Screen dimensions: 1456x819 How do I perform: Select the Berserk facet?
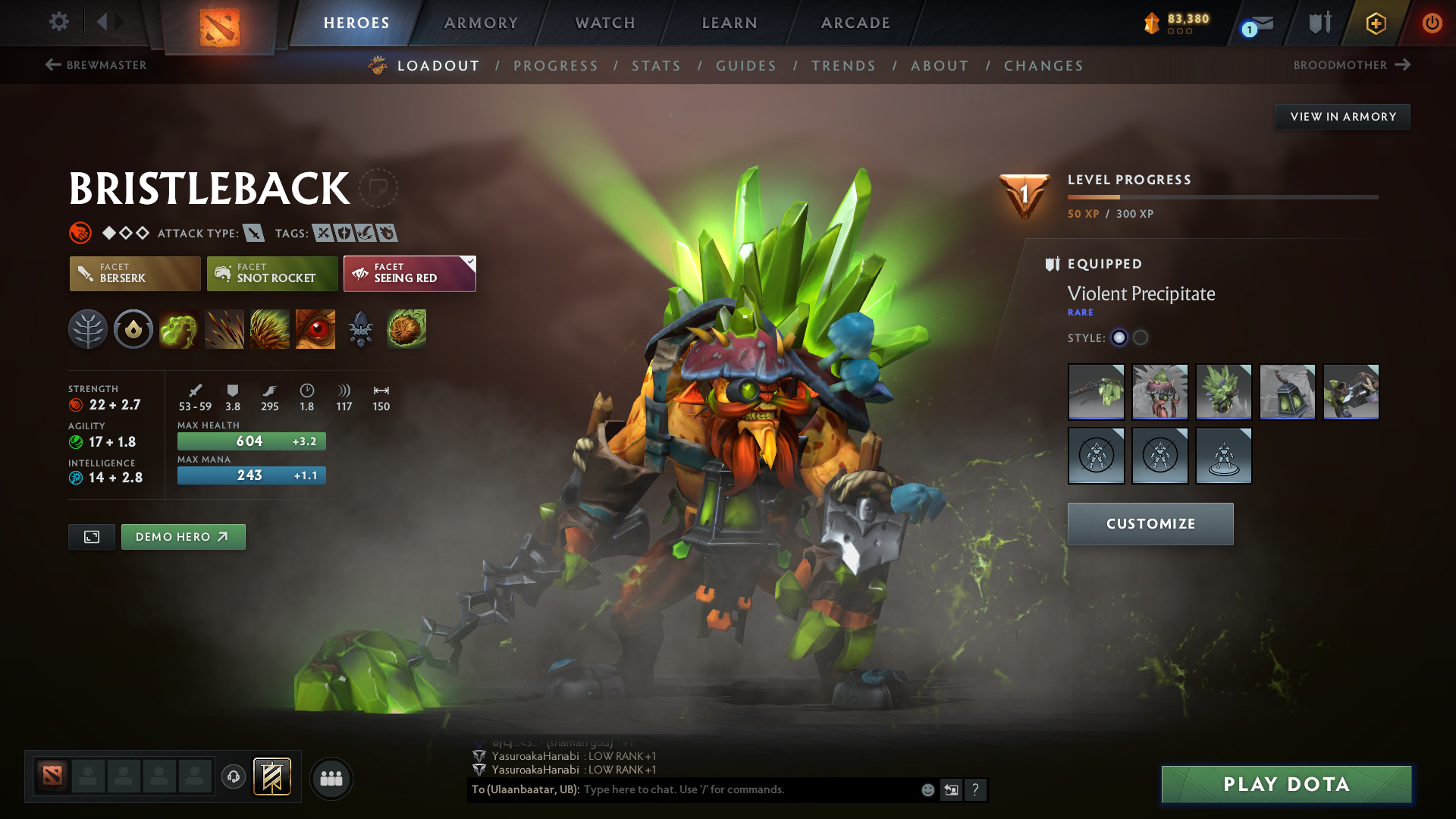134,274
